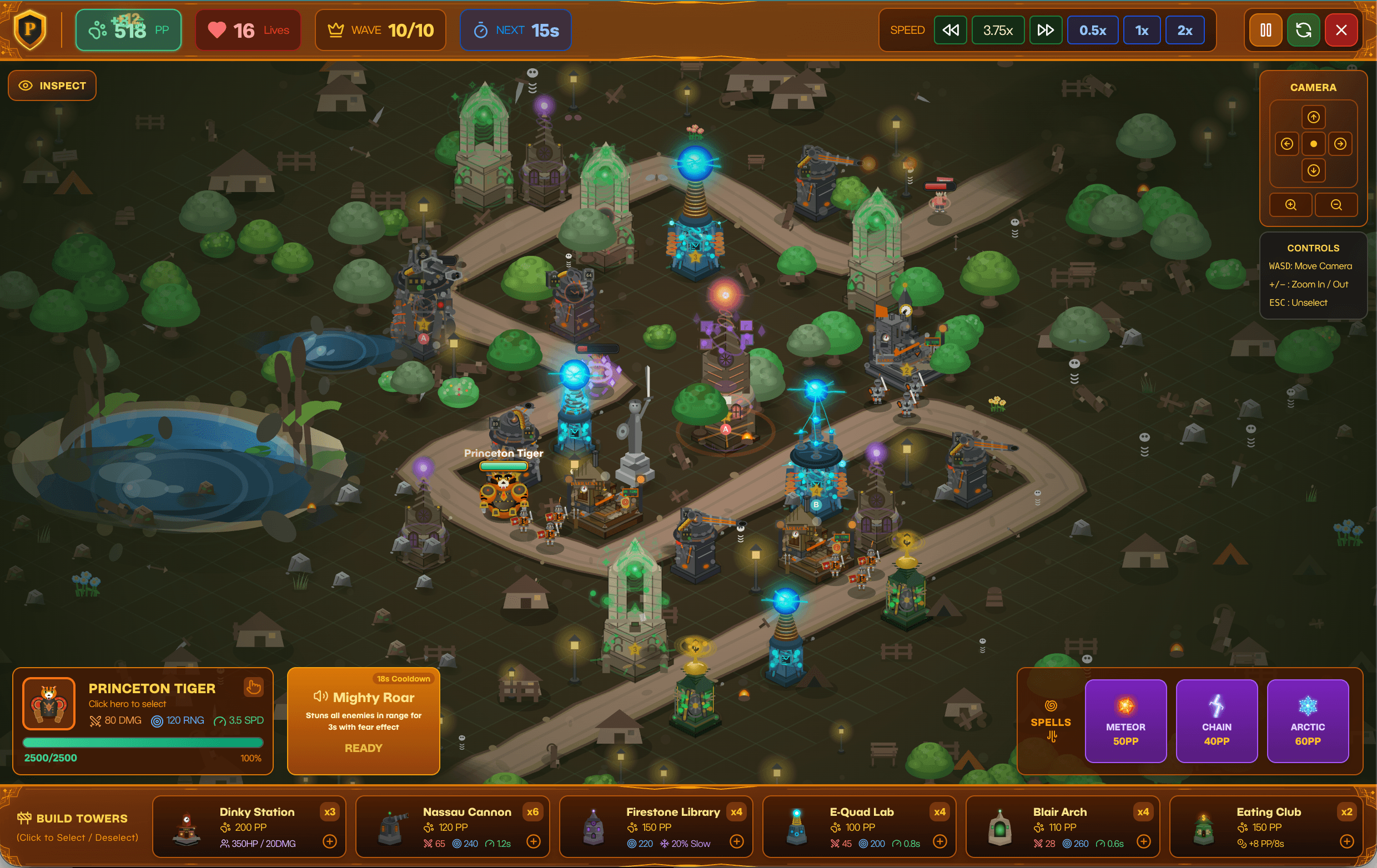Pause the game

[x=1265, y=31]
